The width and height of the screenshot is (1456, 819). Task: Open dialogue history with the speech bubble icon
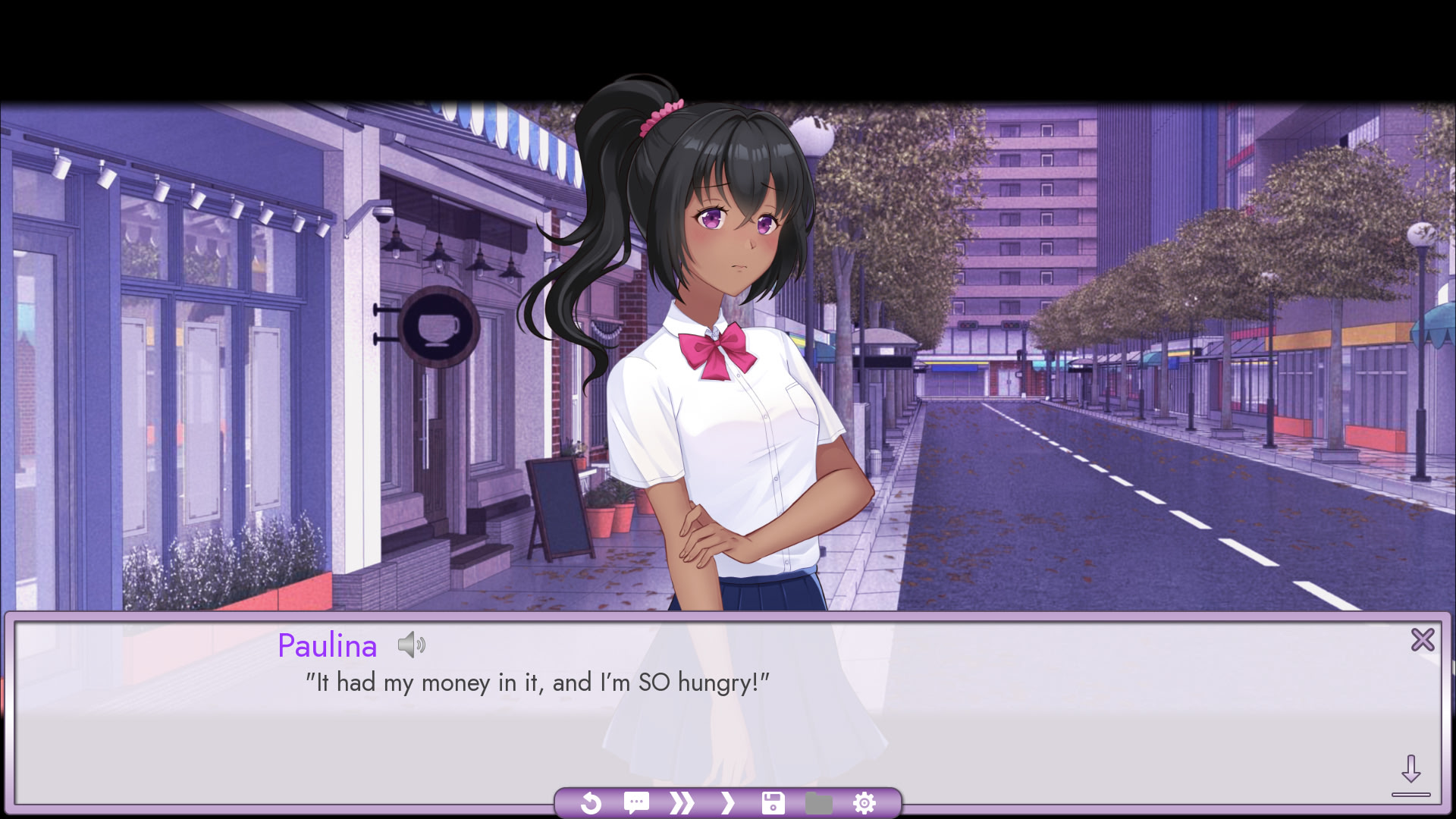coord(636,802)
